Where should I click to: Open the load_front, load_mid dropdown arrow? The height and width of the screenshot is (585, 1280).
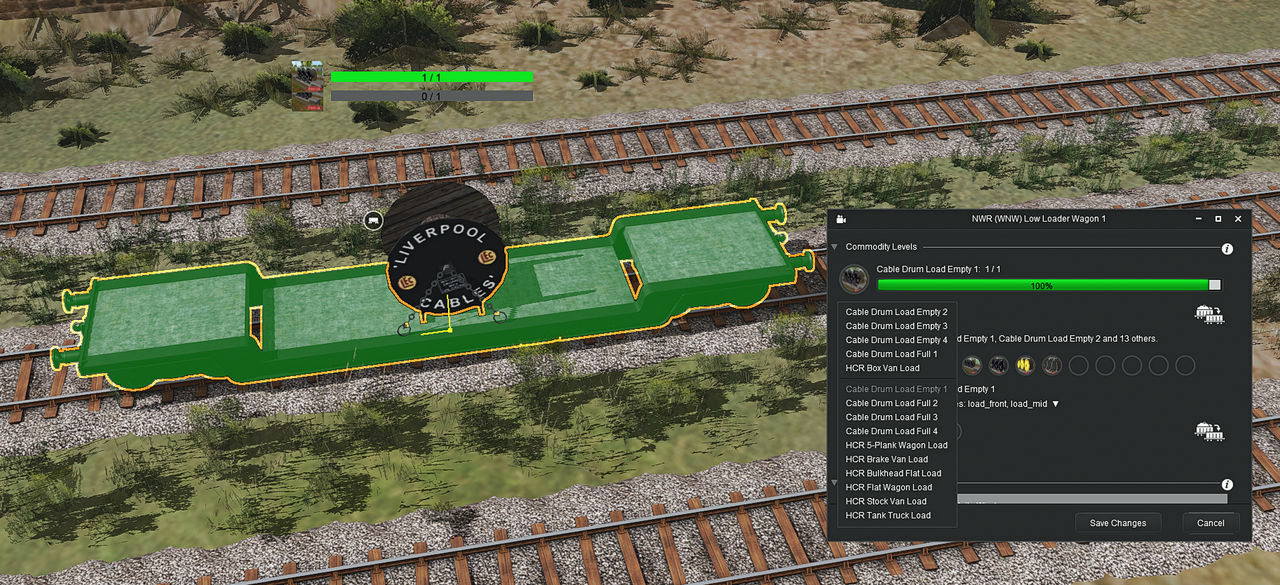(x=1054, y=404)
